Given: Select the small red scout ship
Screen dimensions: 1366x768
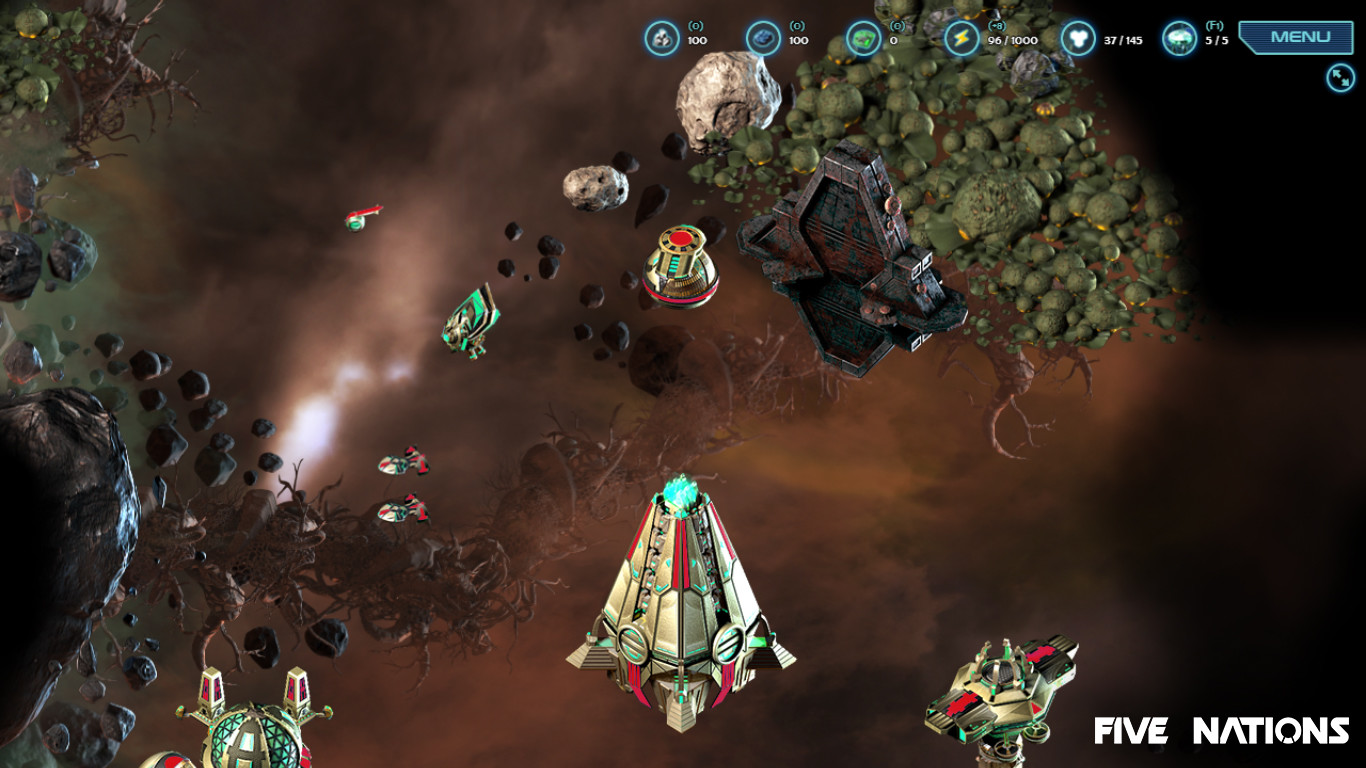Looking at the screenshot, I should click(x=362, y=220).
